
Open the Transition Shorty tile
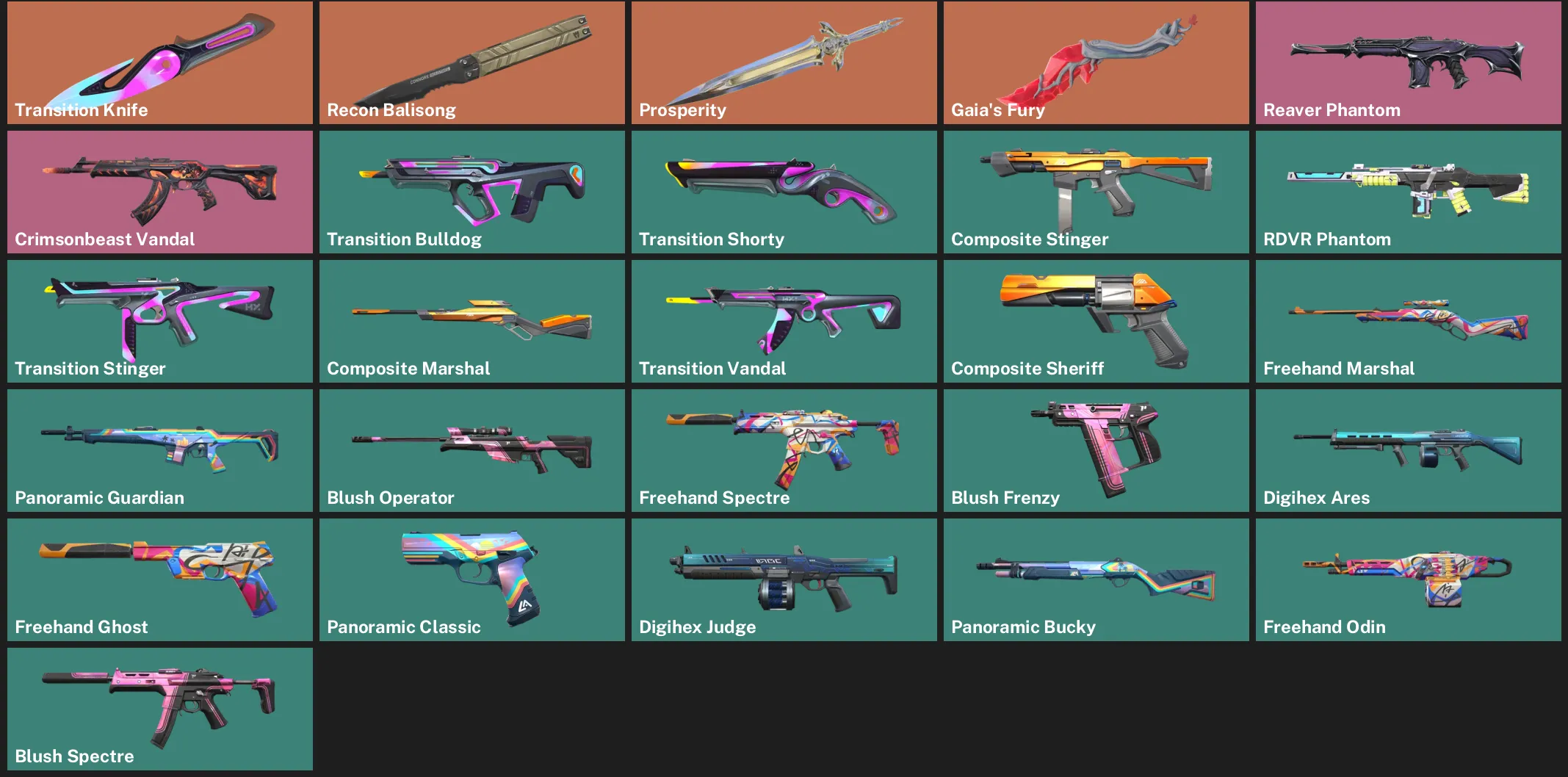tap(783, 192)
